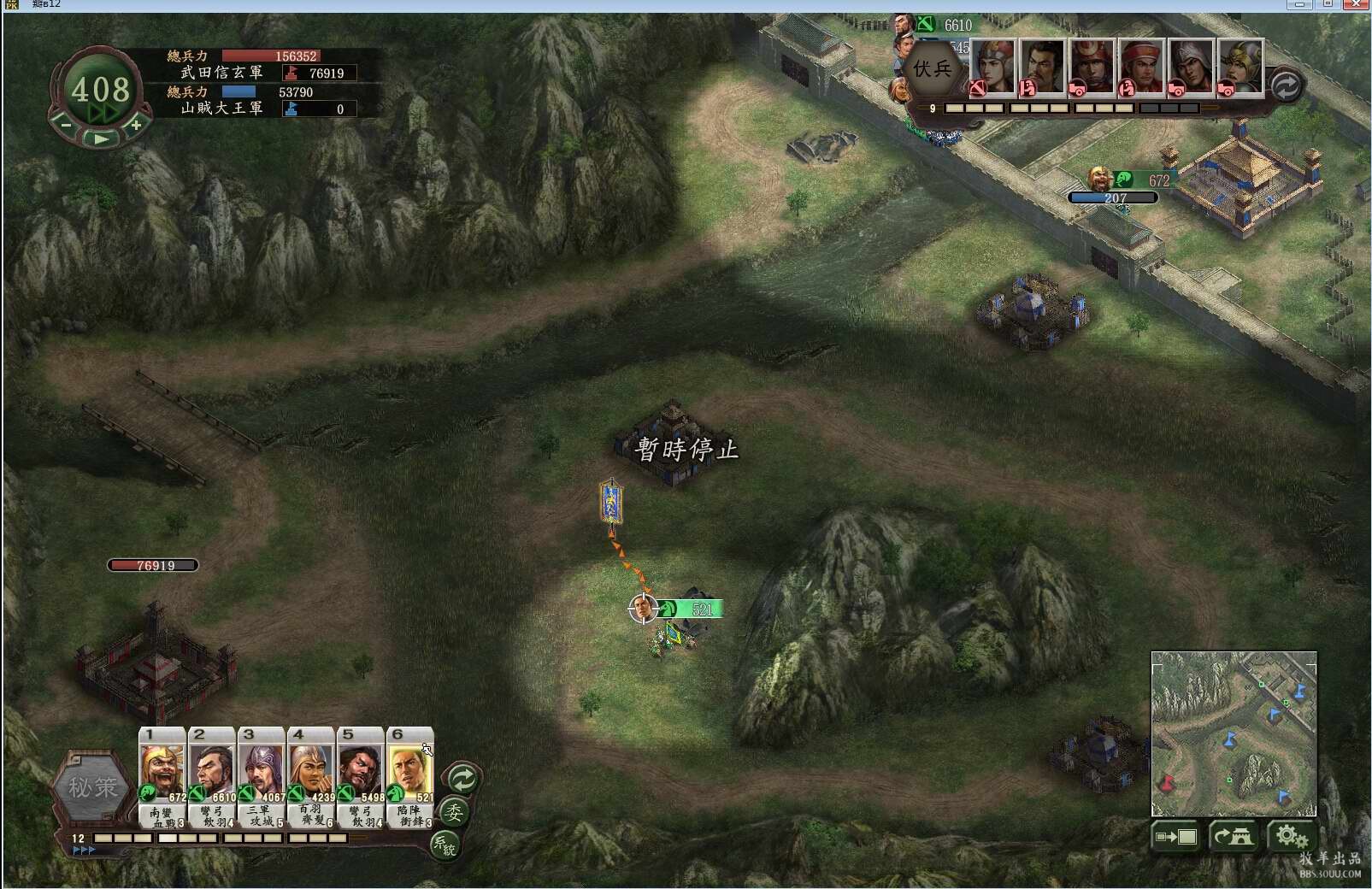Click the green 委 delegate button
Image resolution: width=1372 pixels, height=889 pixels.
pyautogui.click(x=453, y=812)
